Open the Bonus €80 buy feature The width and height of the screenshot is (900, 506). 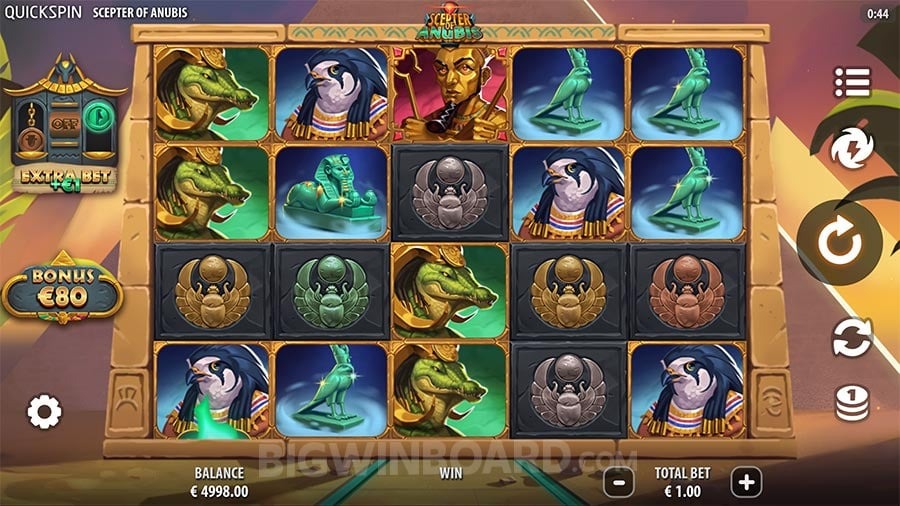coord(62,288)
